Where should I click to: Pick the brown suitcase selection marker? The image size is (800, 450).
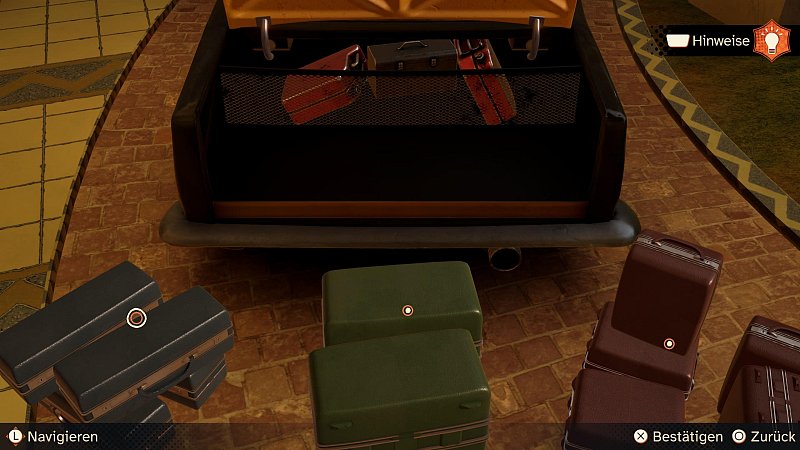669,344
